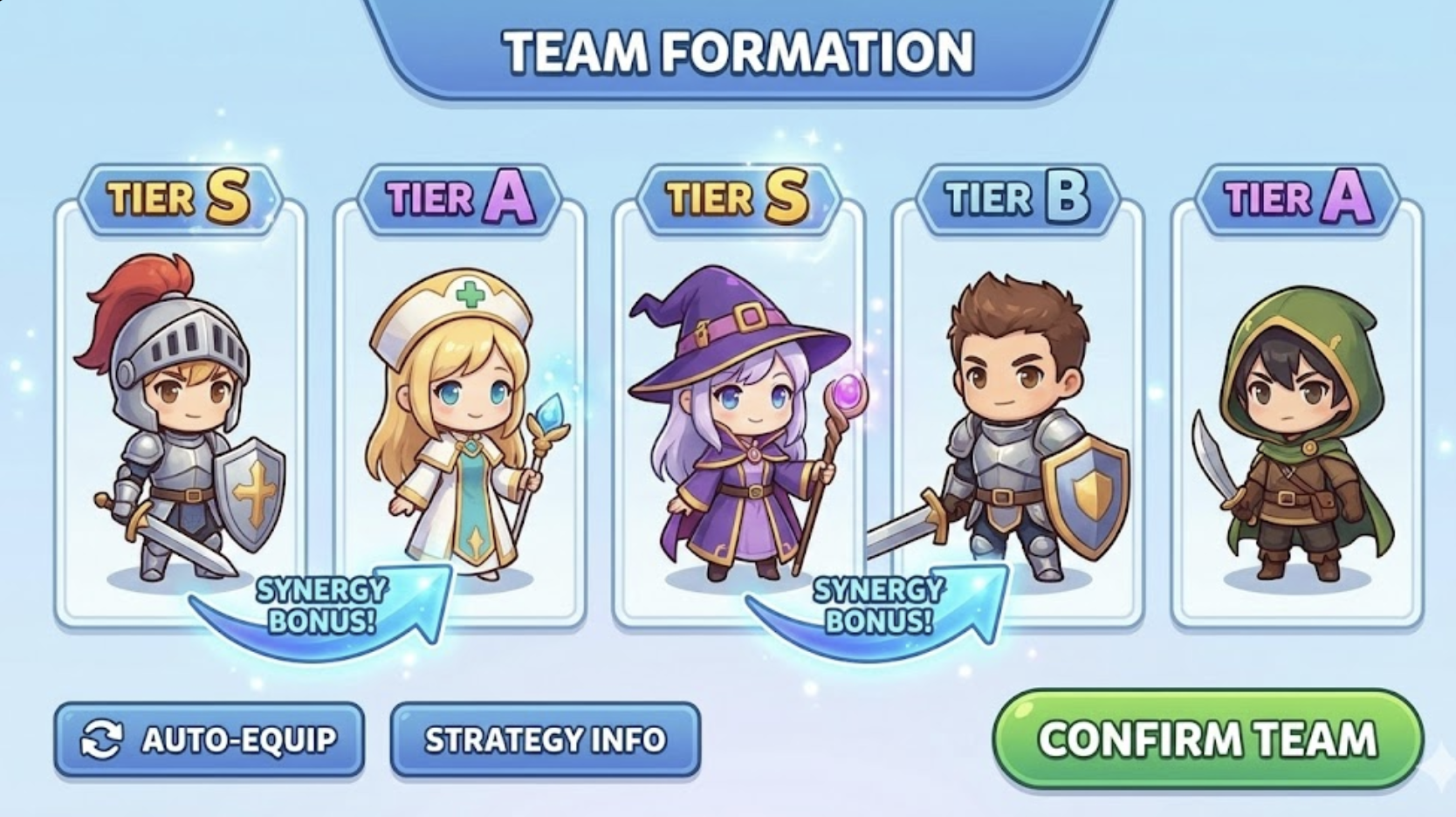The height and width of the screenshot is (817, 1456).
Task: Select the purple witch mage card
Action: coord(738,410)
